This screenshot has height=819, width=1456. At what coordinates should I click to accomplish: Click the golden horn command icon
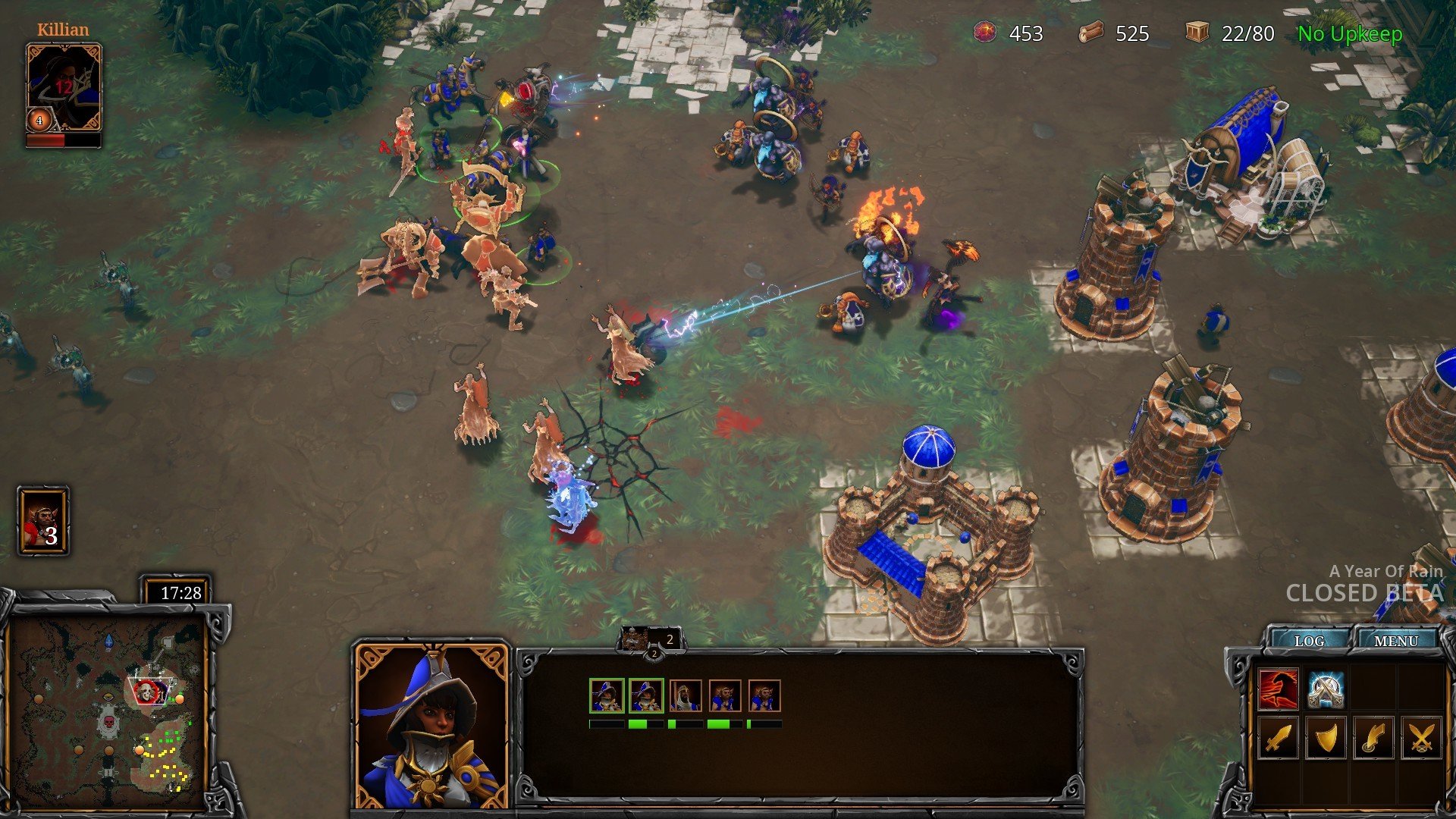coord(1373,737)
